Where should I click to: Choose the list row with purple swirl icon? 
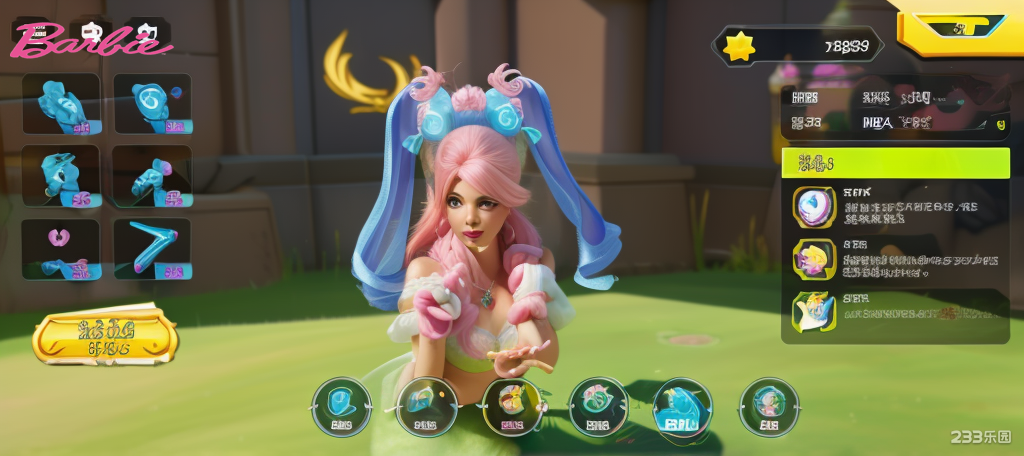pos(895,206)
